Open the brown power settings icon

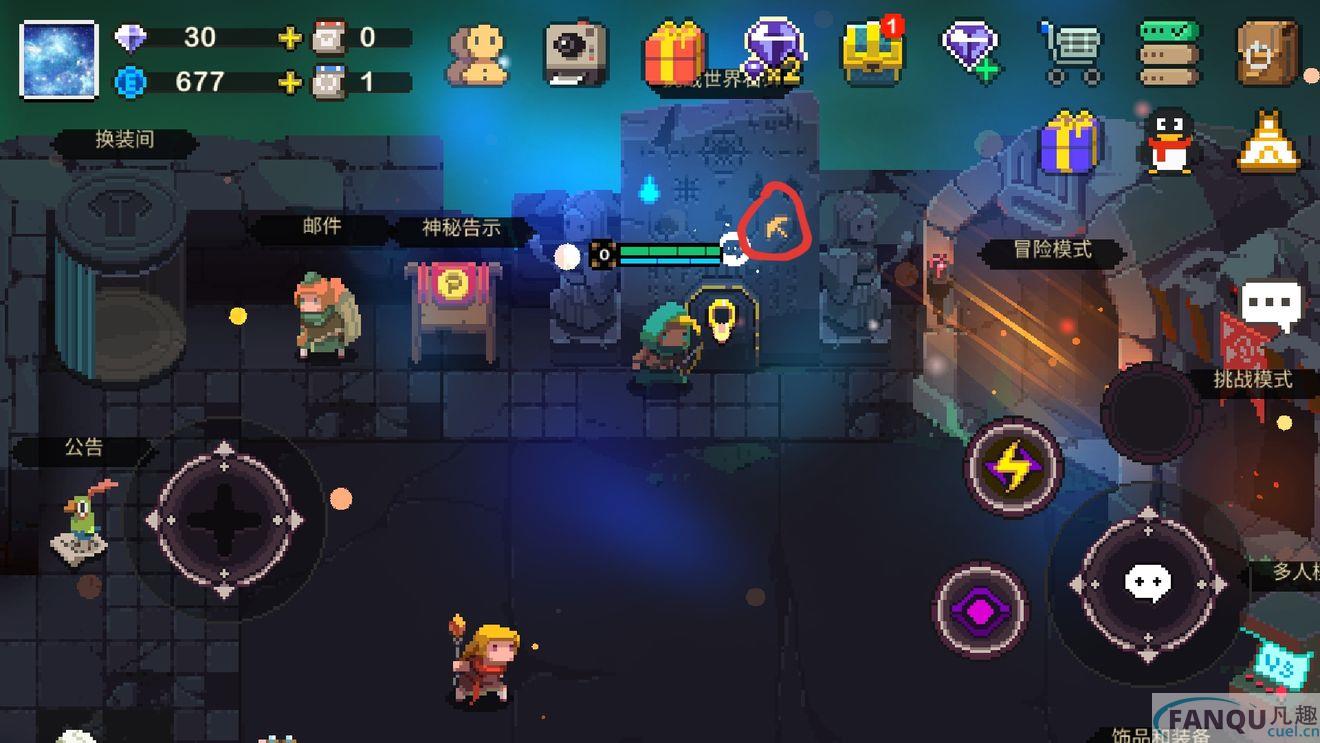(x=1267, y=53)
